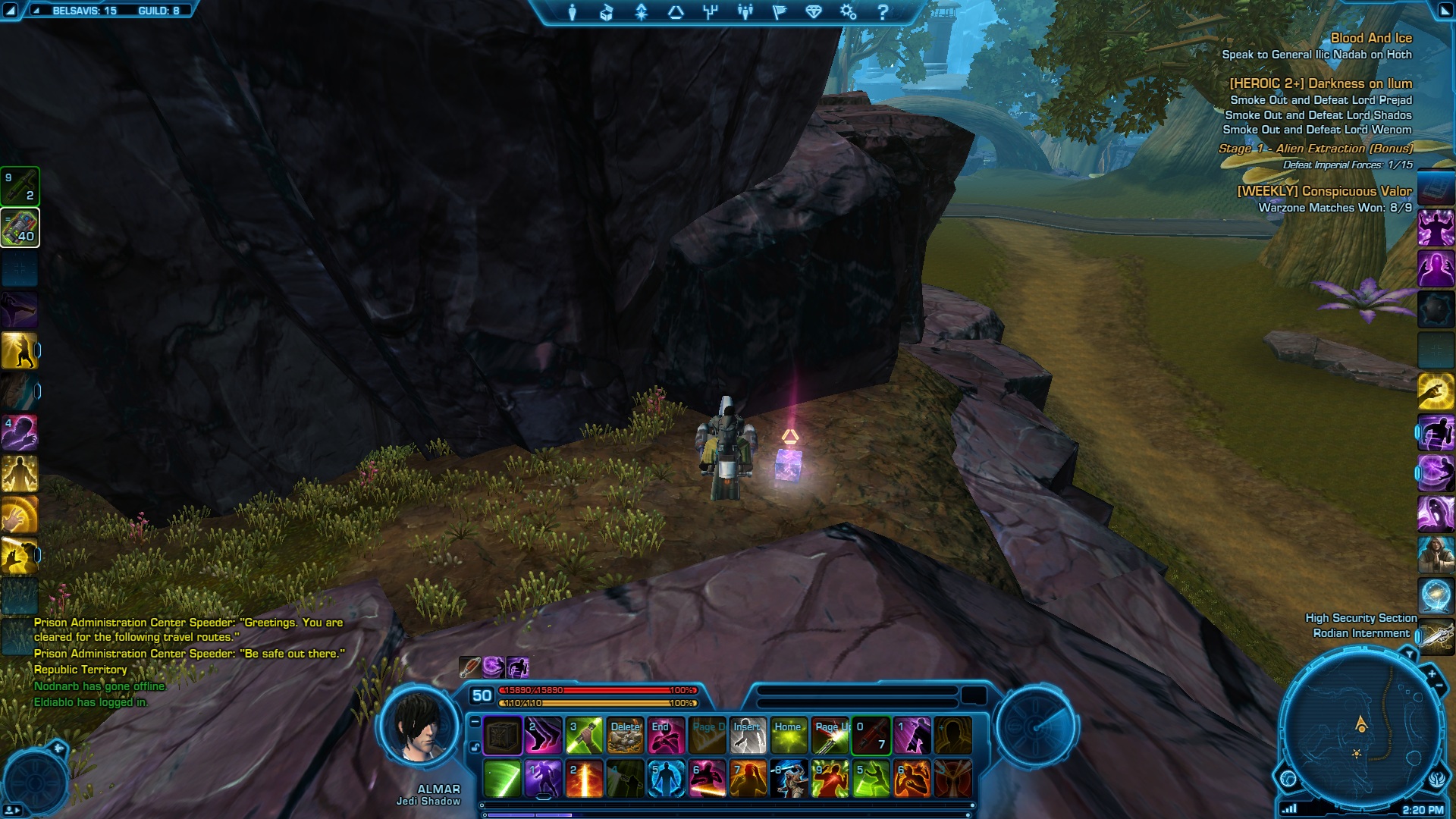Select Almar's character portrait
Image resolution: width=1456 pixels, height=819 pixels.
pyautogui.click(x=419, y=728)
